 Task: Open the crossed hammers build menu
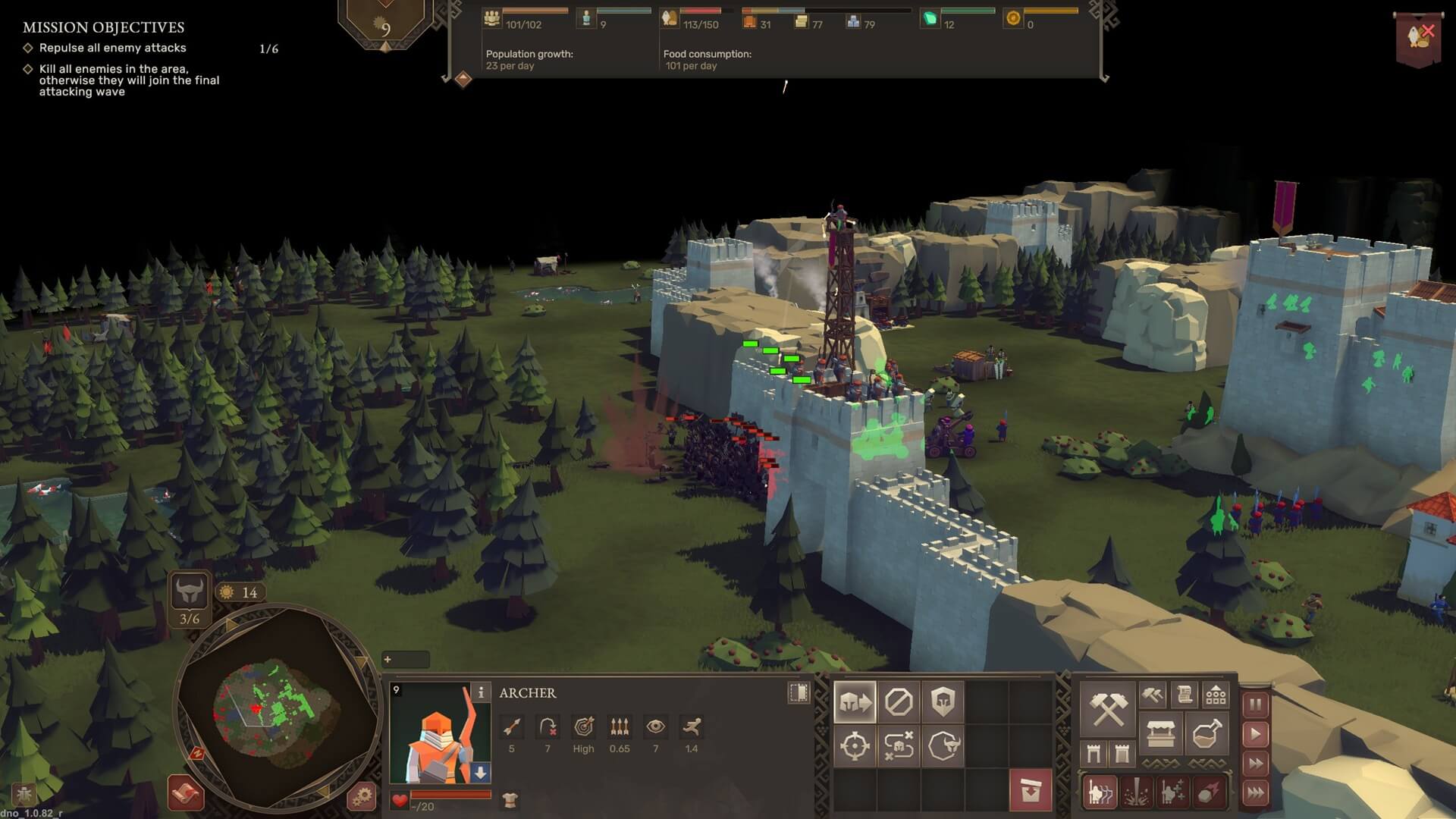[1107, 710]
